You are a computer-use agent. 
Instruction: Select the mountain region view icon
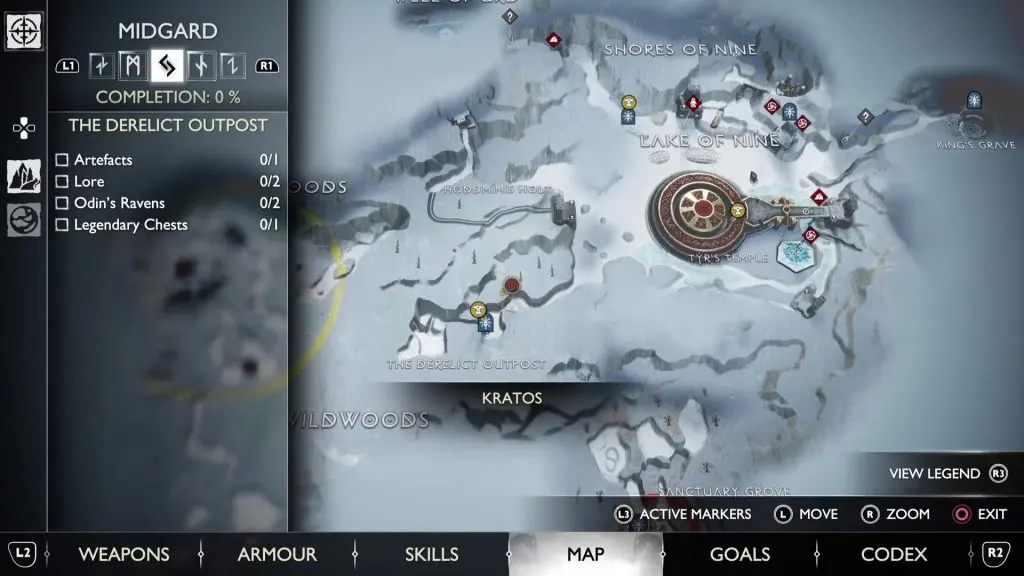(x=23, y=176)
